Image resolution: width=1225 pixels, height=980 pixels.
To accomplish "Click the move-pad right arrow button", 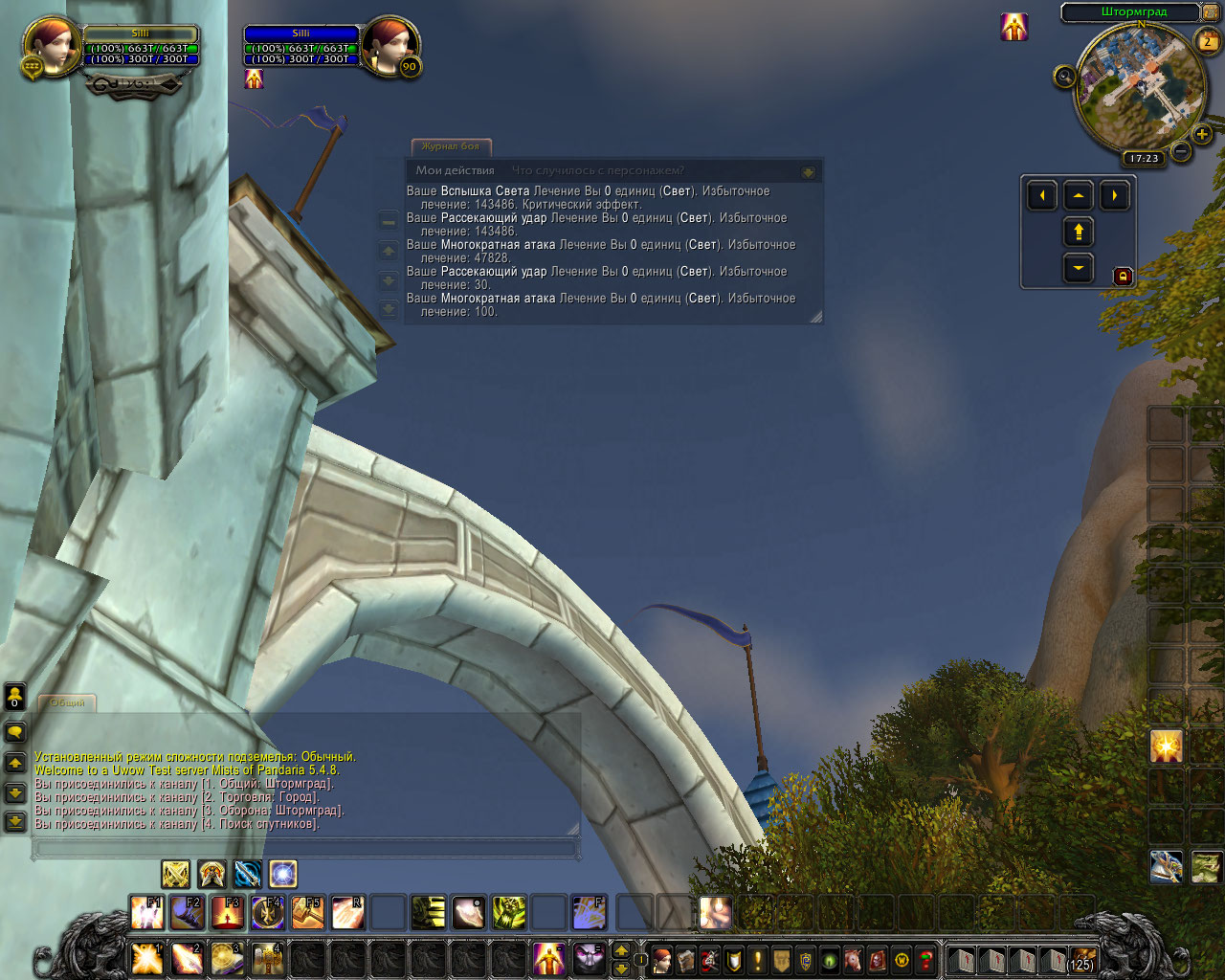I will click(x=1114, y=196).
